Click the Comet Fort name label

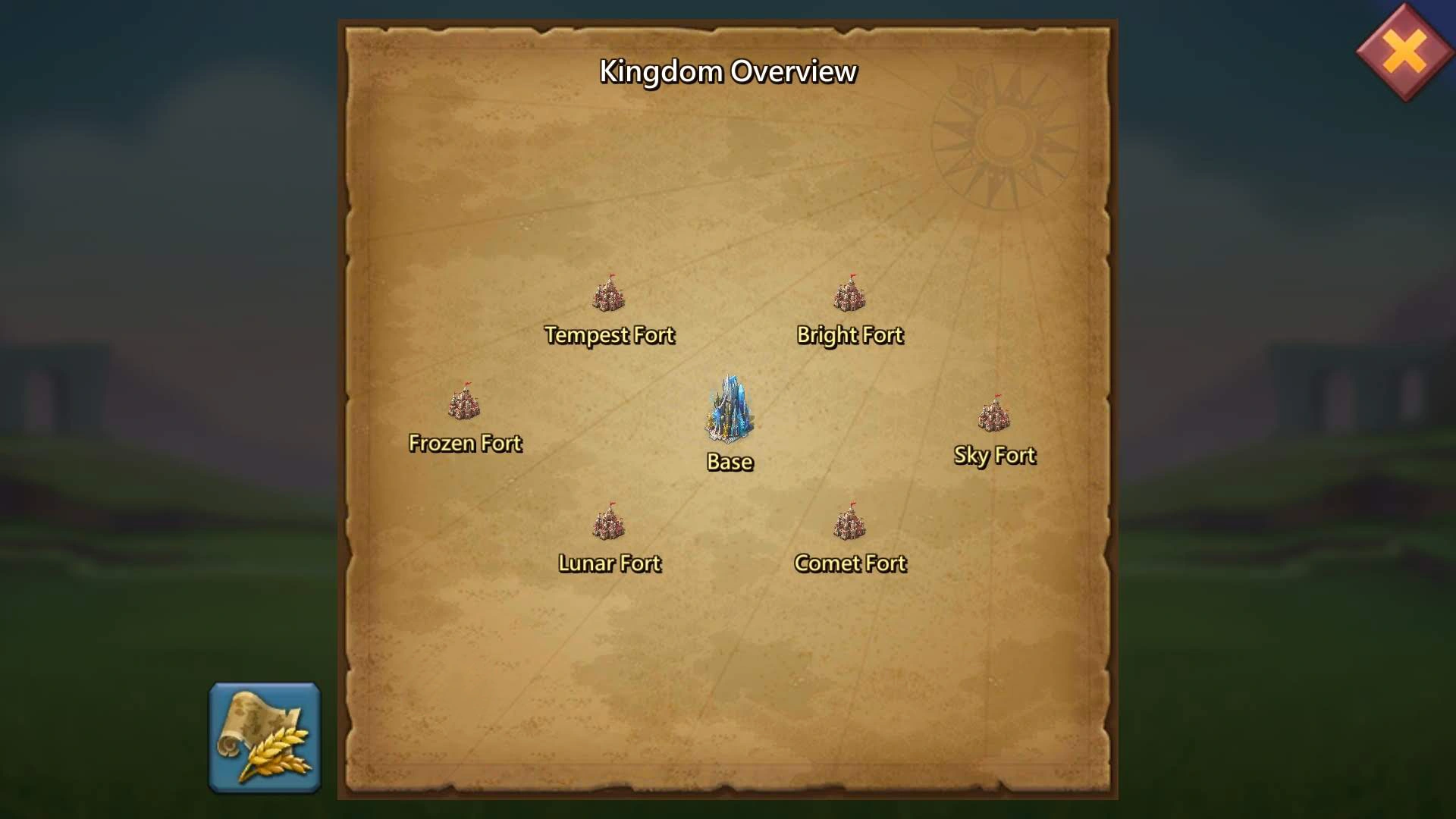[850, 563]
